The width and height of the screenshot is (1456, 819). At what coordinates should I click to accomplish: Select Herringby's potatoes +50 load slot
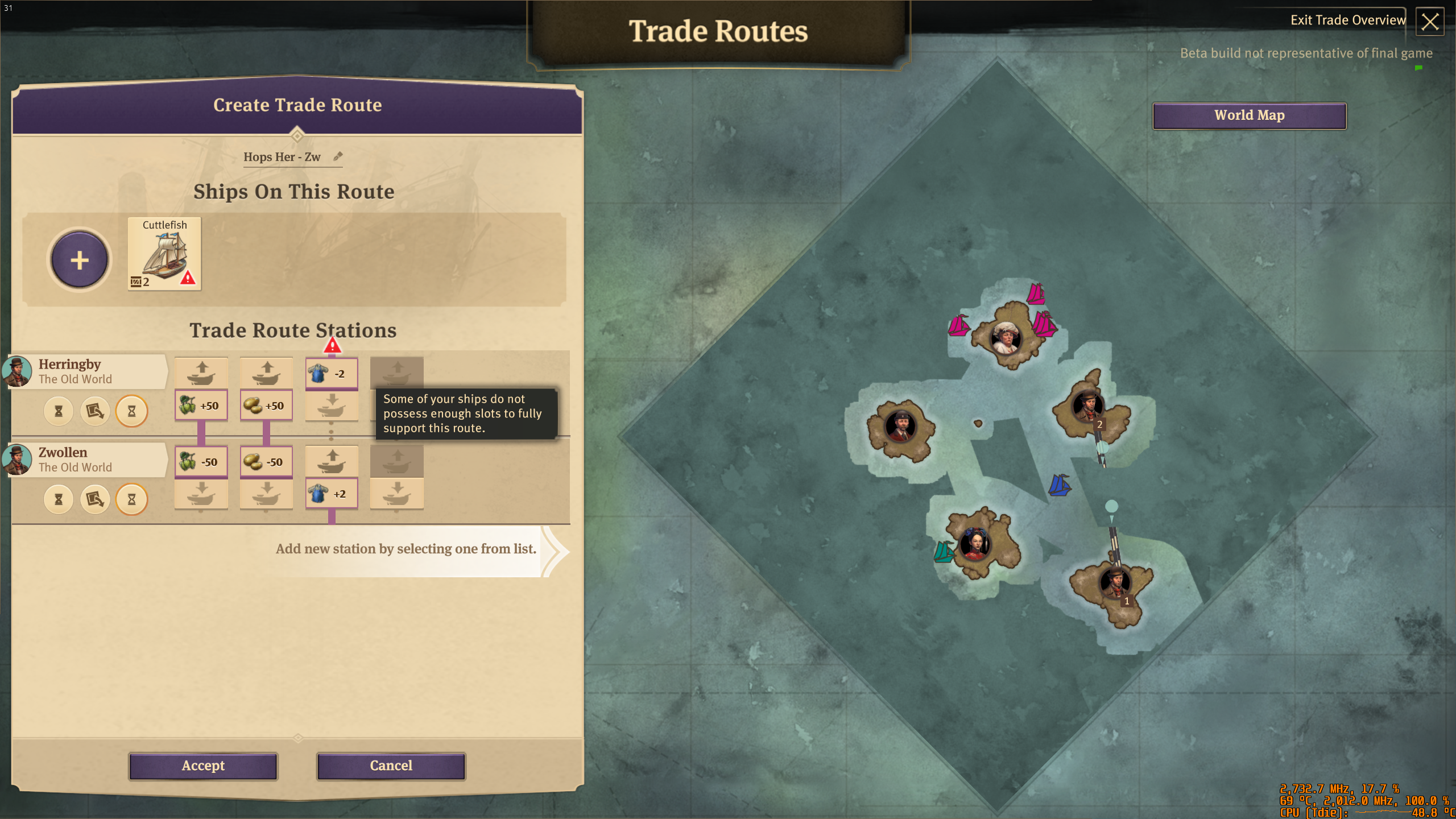[266, 406]
